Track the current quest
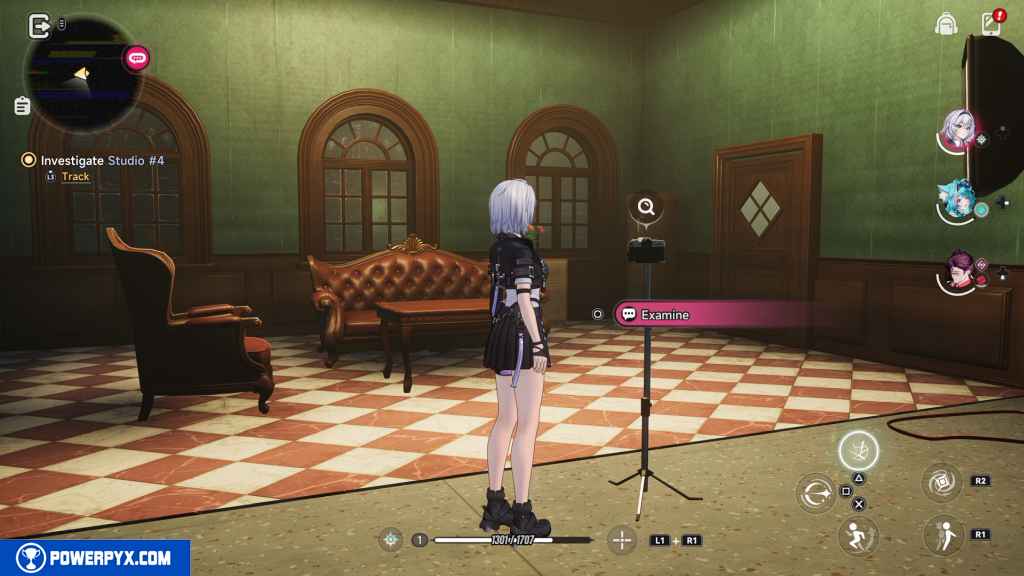 75,177
